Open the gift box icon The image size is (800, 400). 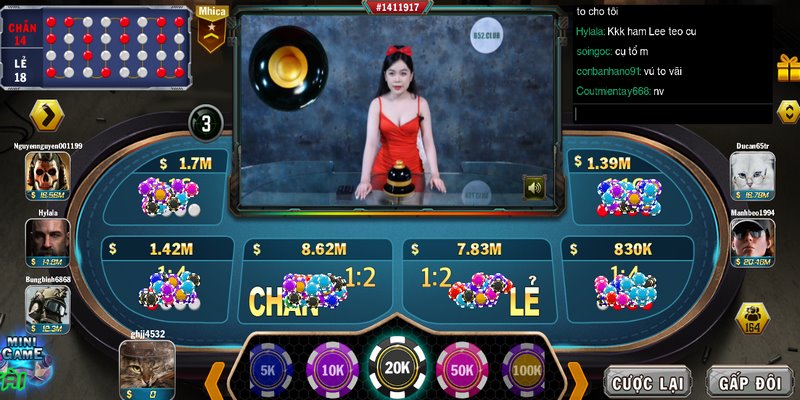click(x=788, y=68)
